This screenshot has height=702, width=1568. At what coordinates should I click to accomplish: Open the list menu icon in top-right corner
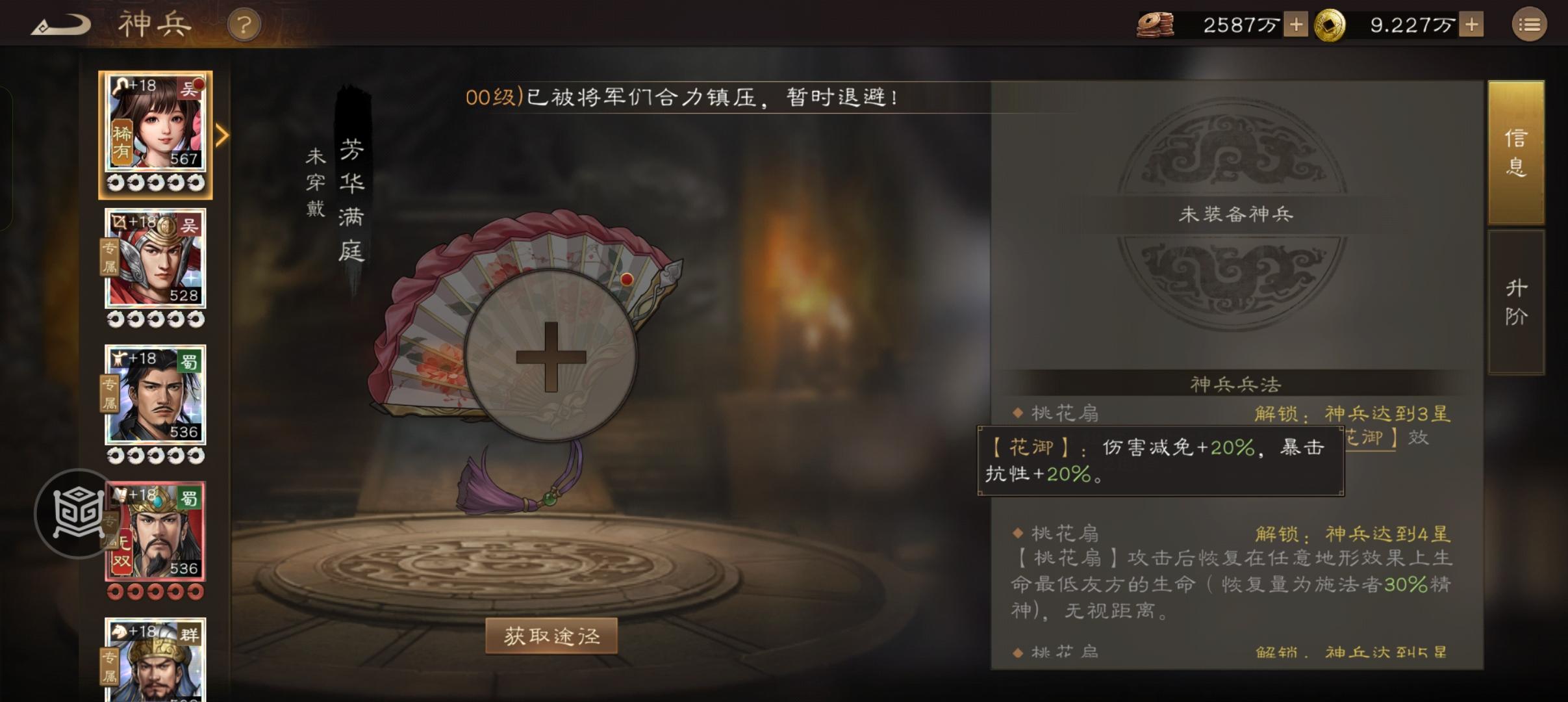1530,24
